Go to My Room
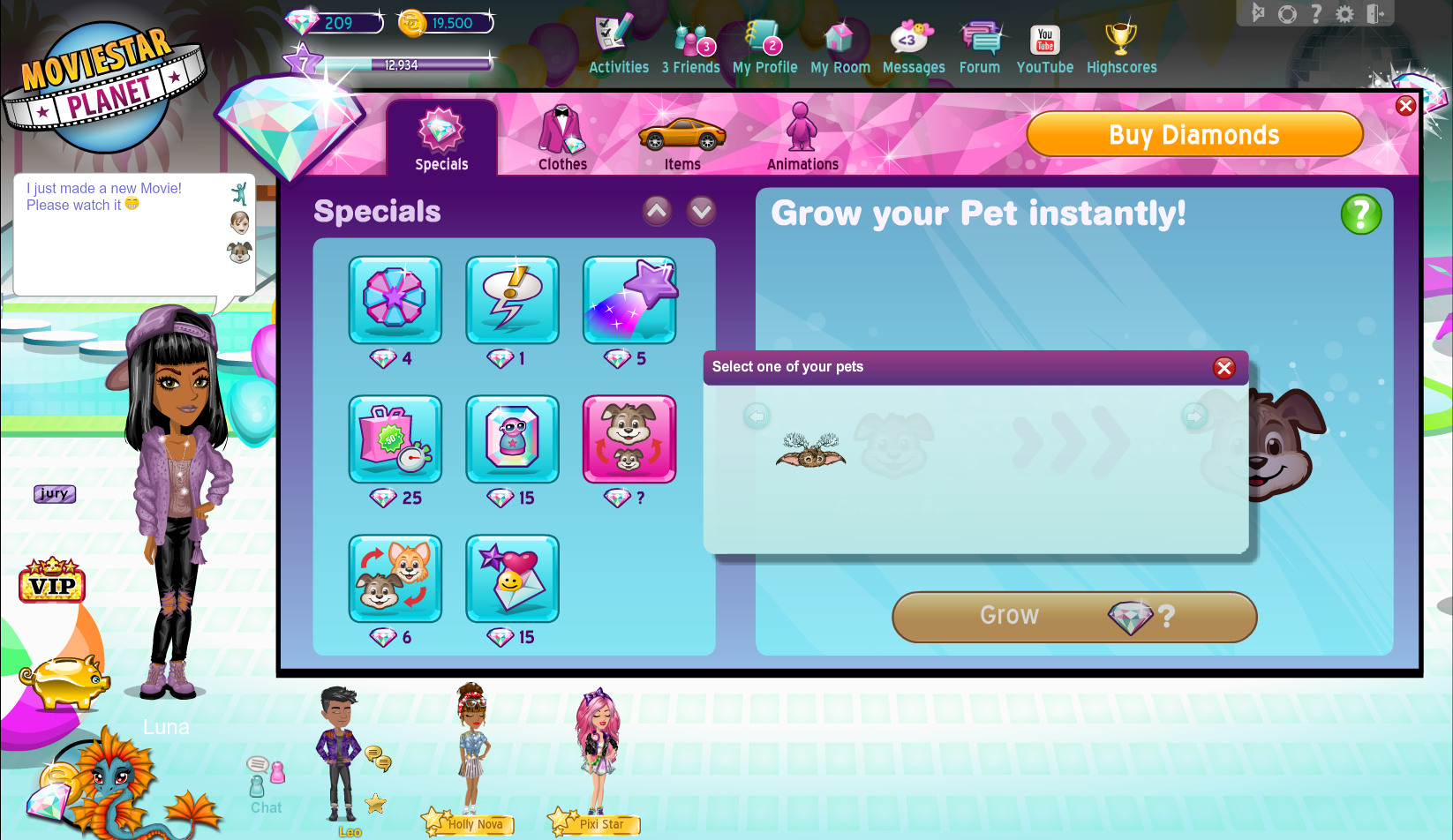 839,47
